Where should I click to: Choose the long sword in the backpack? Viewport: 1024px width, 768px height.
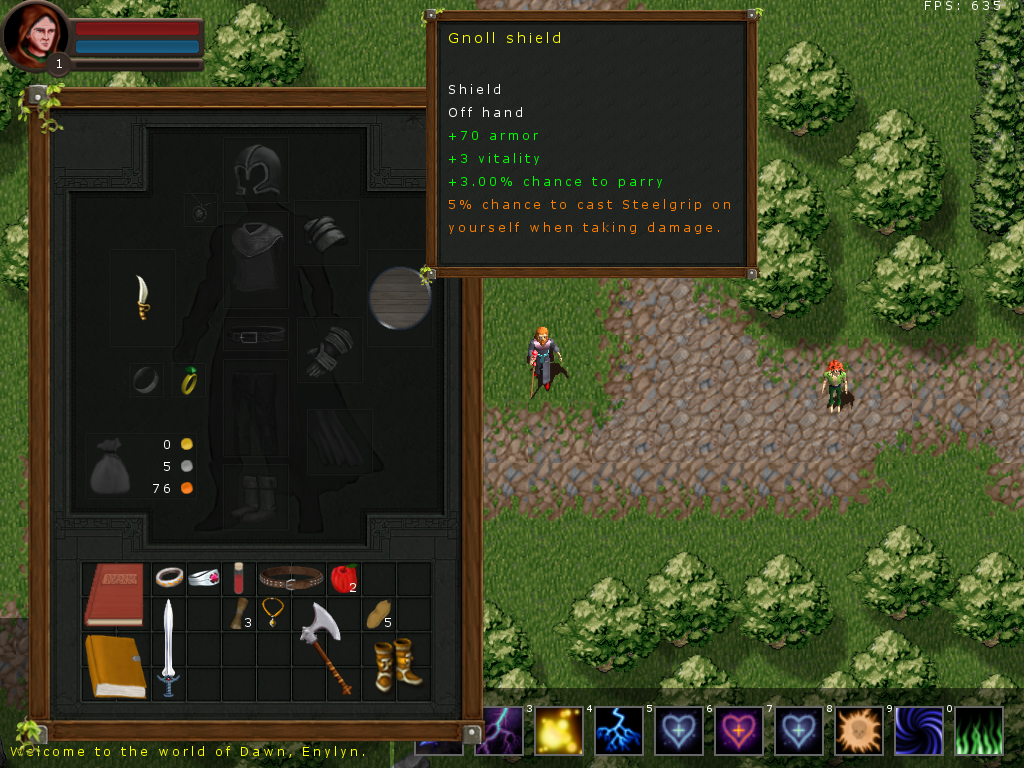click(x=168, y=648)
